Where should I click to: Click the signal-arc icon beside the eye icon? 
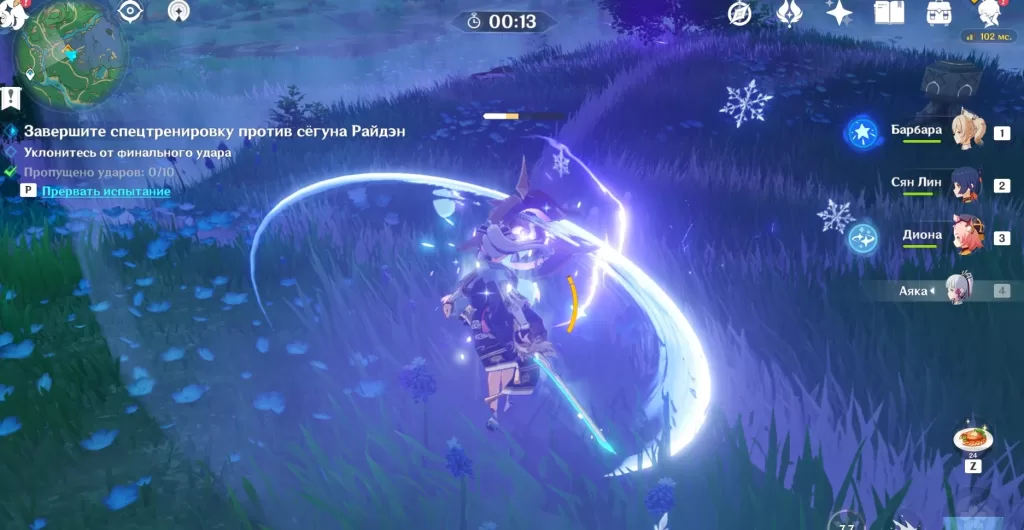[178, 12]
